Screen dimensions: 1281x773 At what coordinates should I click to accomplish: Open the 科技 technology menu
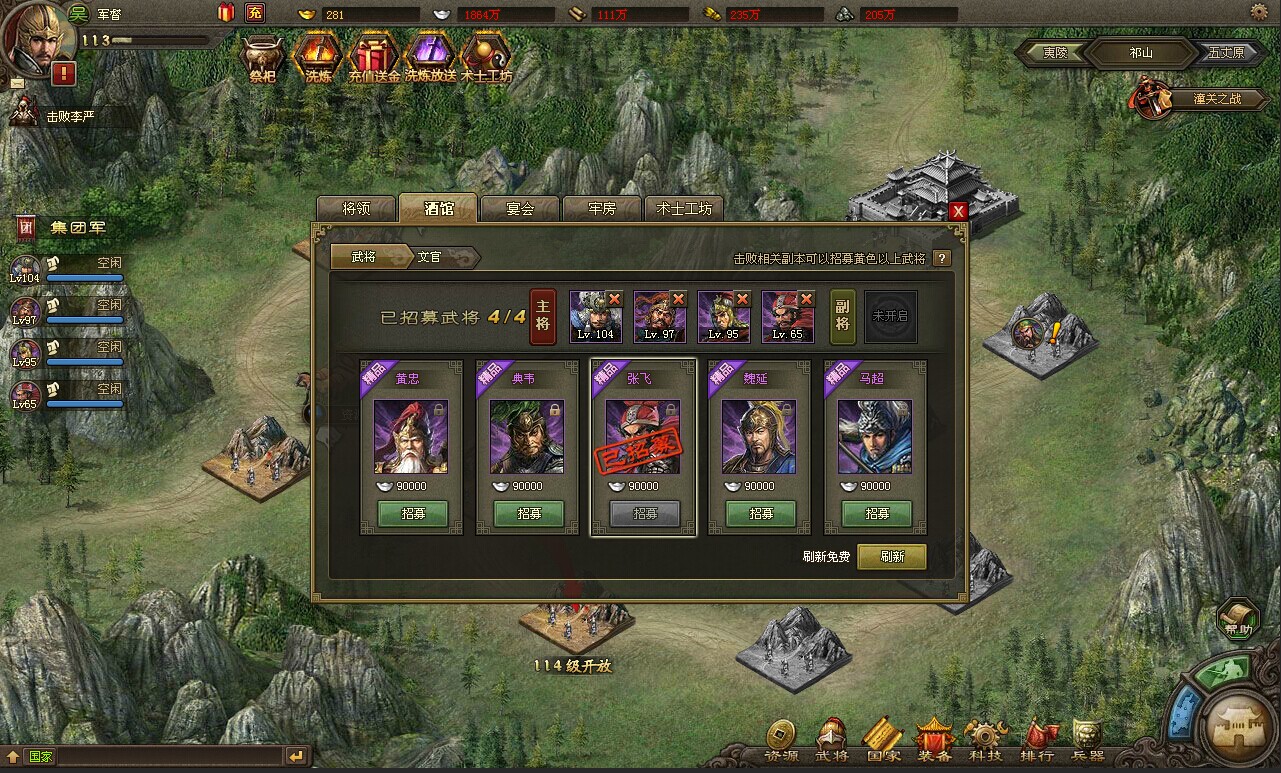985,742
